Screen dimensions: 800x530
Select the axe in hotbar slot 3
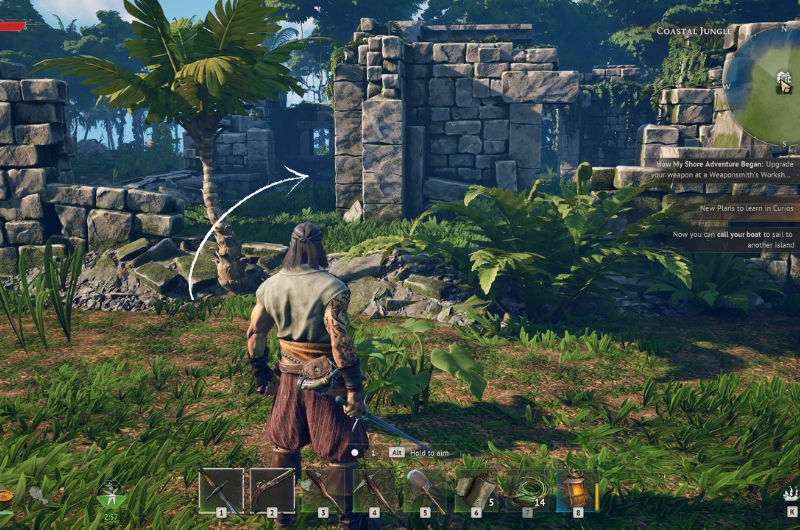pyautogui.click(x=323, y=490)
